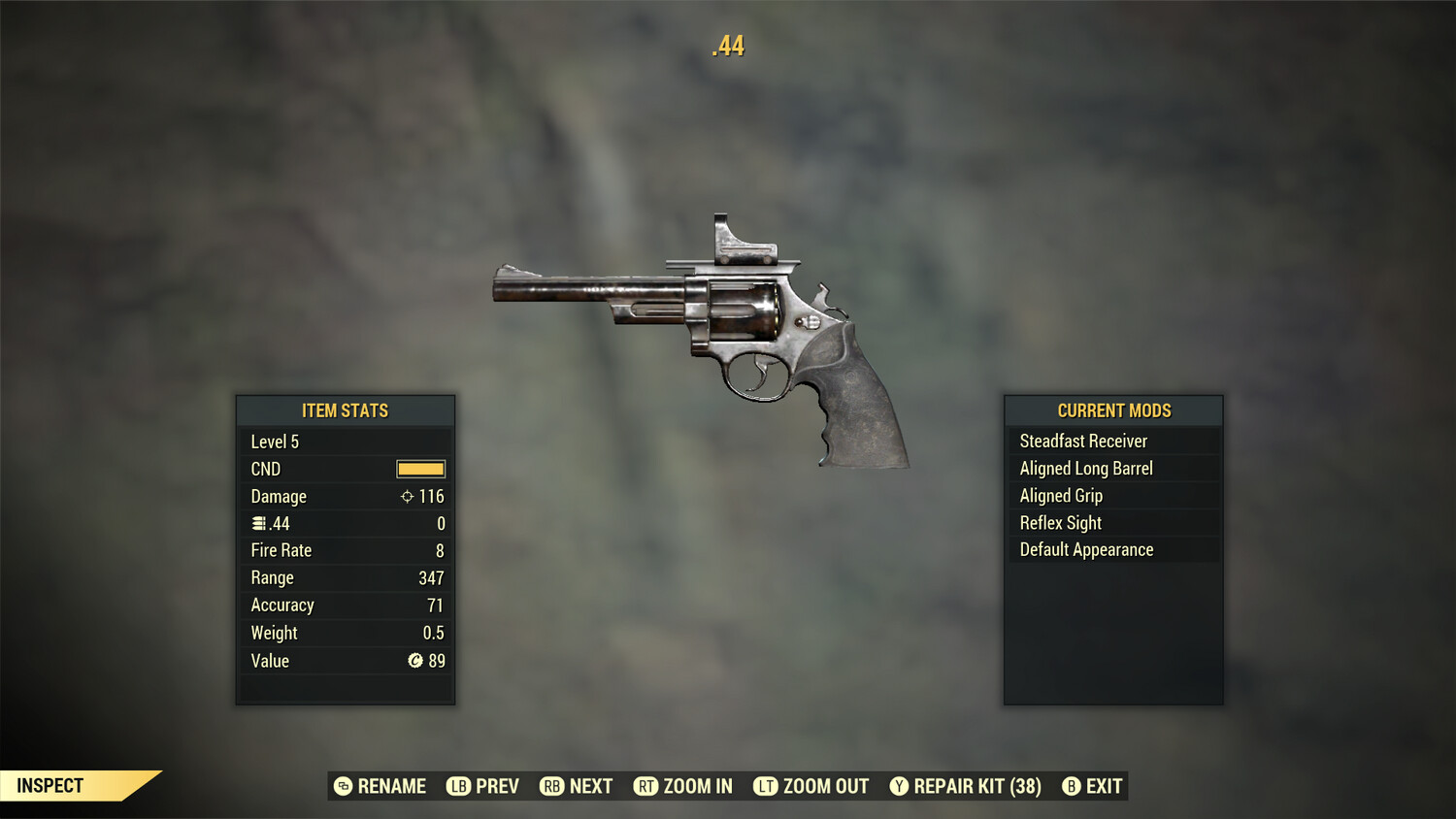Click the LT icon next to Zoom Out
1456x819 pixels.
pos(766,786)
